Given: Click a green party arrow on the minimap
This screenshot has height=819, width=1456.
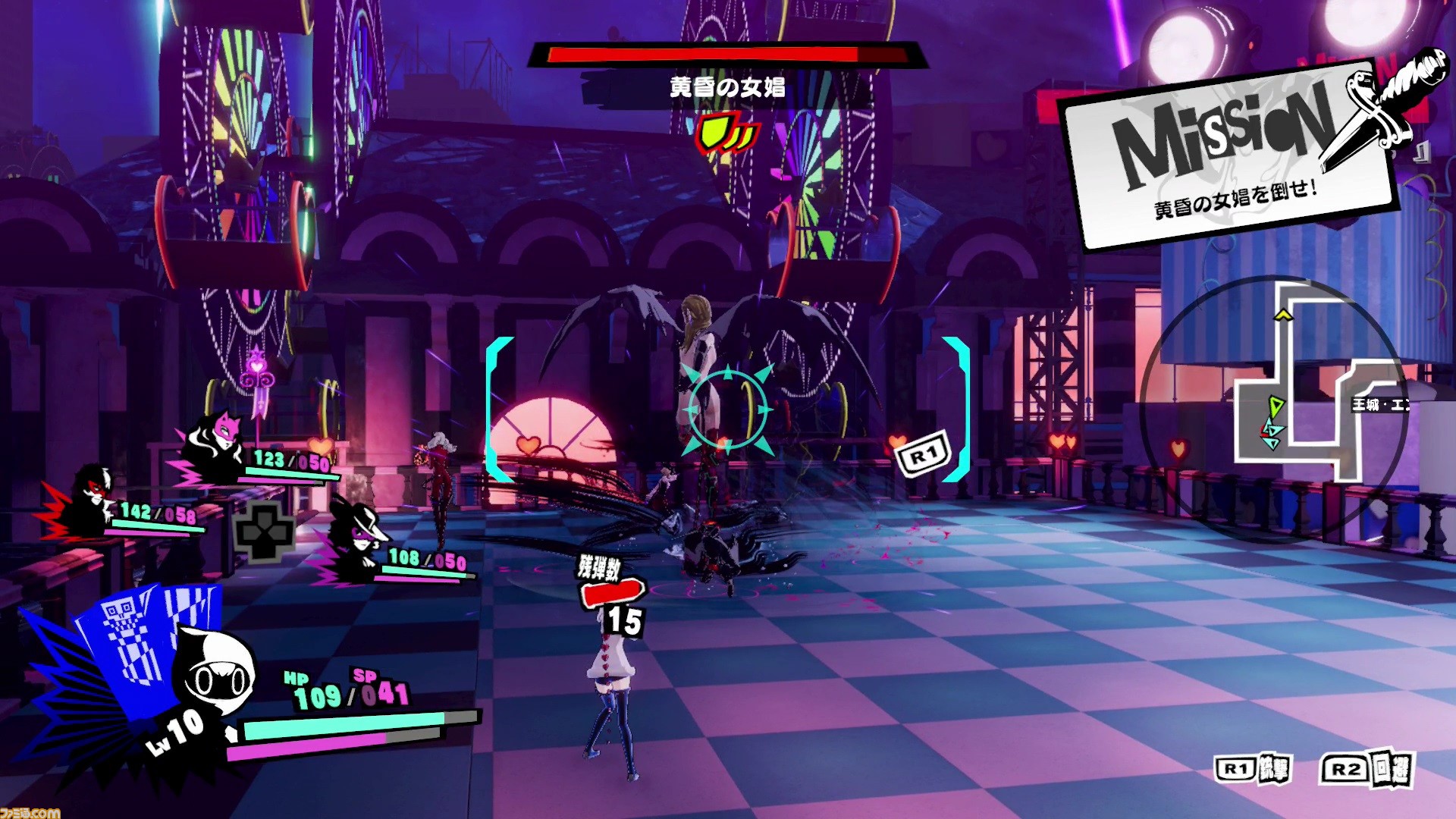Looking at the screenshot, I should coord(1276,406).
